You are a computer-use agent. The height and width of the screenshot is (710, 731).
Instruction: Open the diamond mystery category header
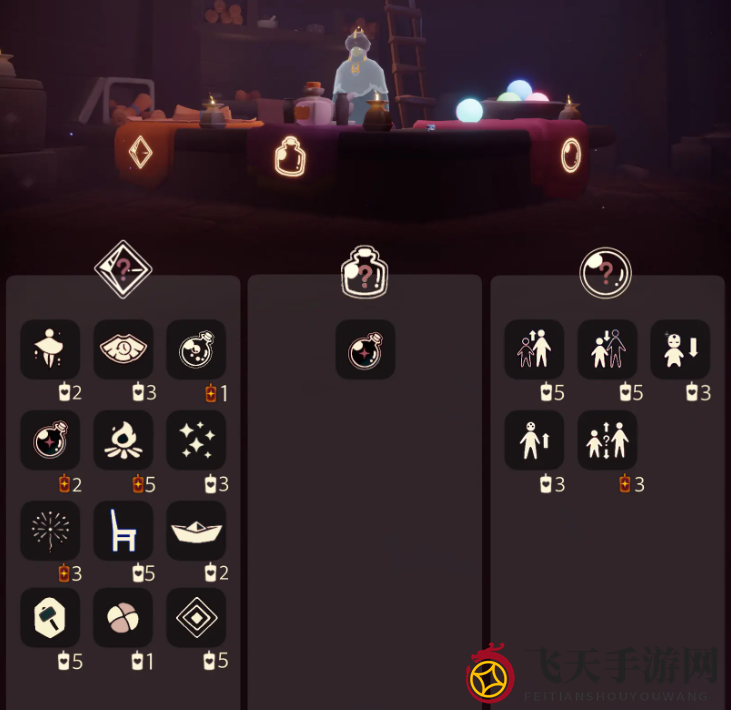coord(123,269)
